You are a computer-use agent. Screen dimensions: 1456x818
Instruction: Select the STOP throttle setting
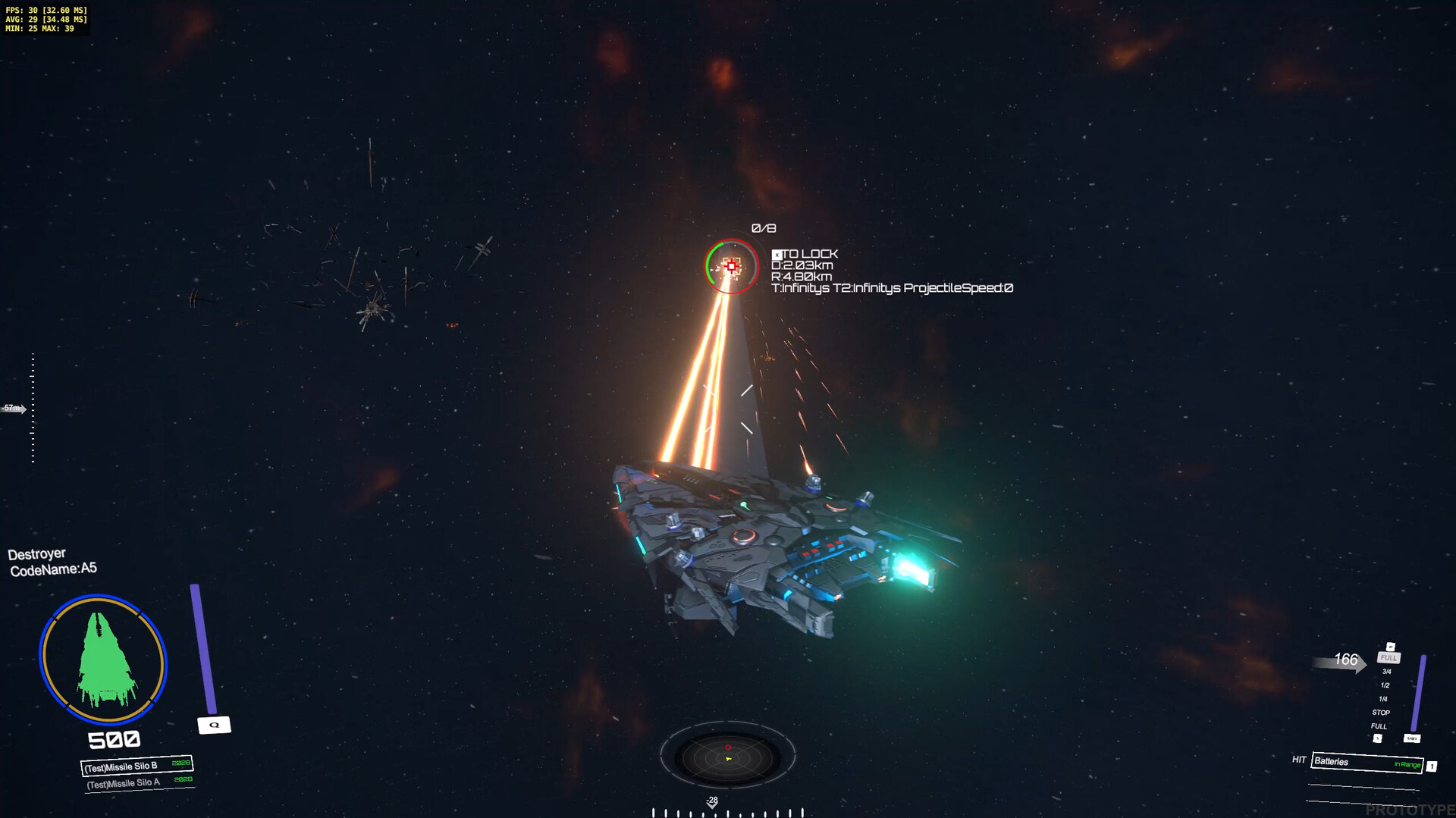pyautogui.click(x=1381, y=713)
